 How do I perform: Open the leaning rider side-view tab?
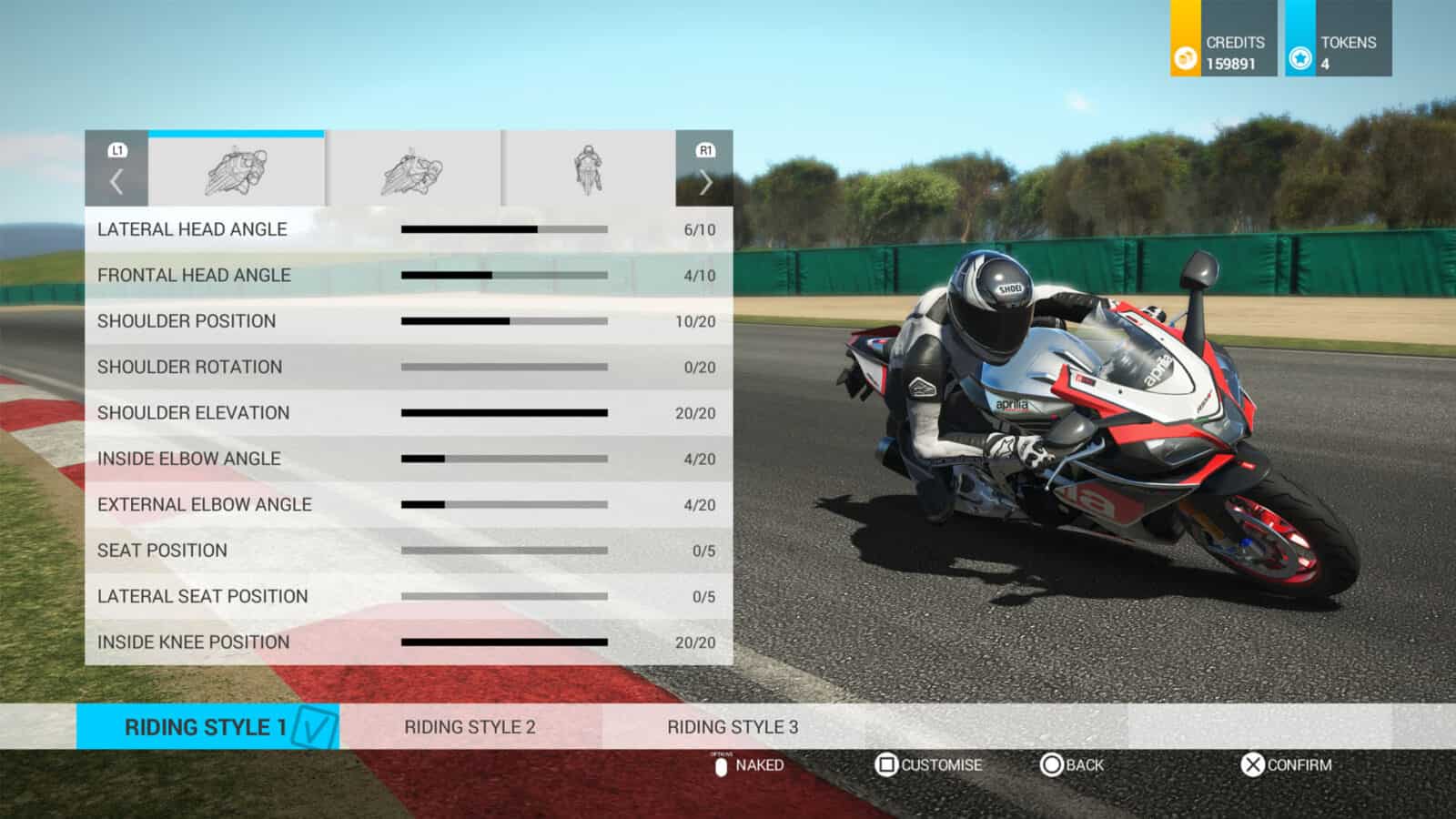point(237,170)
